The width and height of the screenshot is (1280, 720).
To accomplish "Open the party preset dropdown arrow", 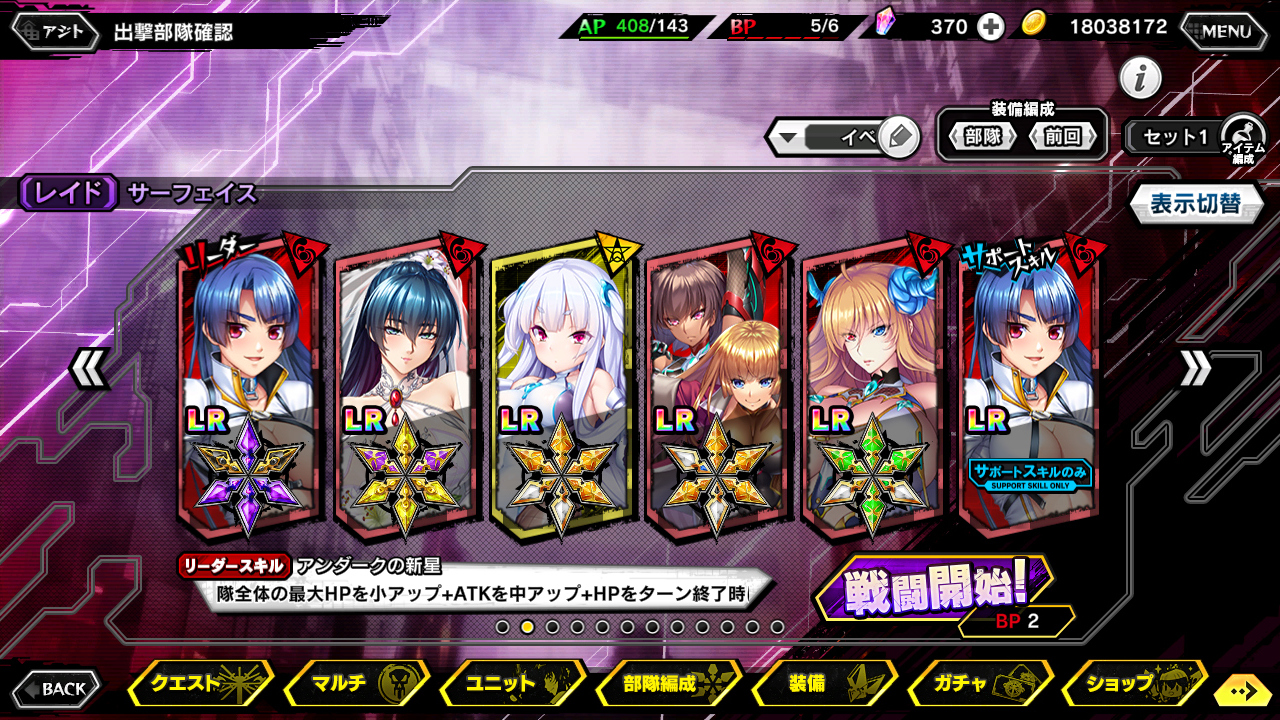I will [x=788, y=138].
